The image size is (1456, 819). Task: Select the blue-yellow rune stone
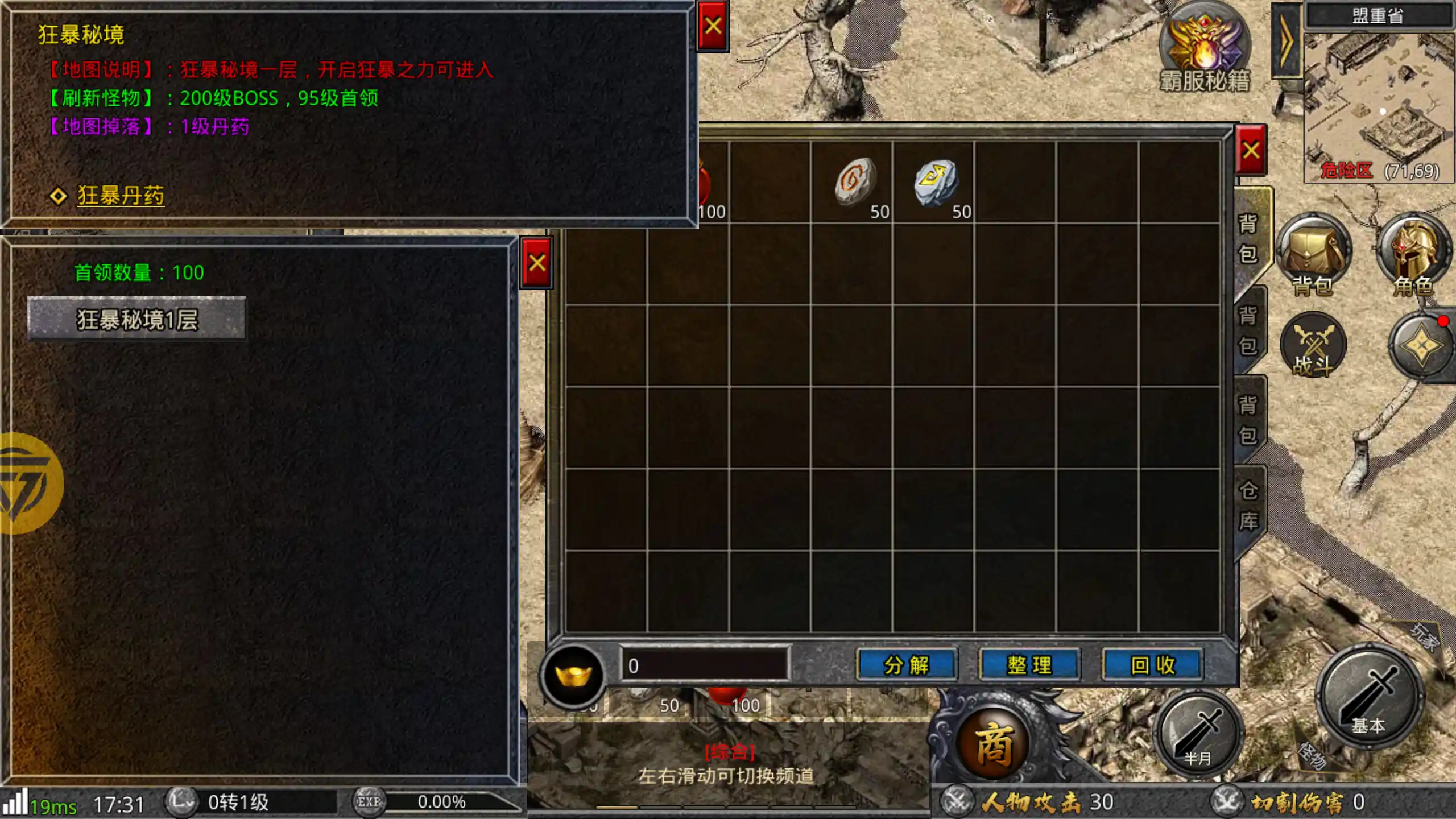pos(935,181)
